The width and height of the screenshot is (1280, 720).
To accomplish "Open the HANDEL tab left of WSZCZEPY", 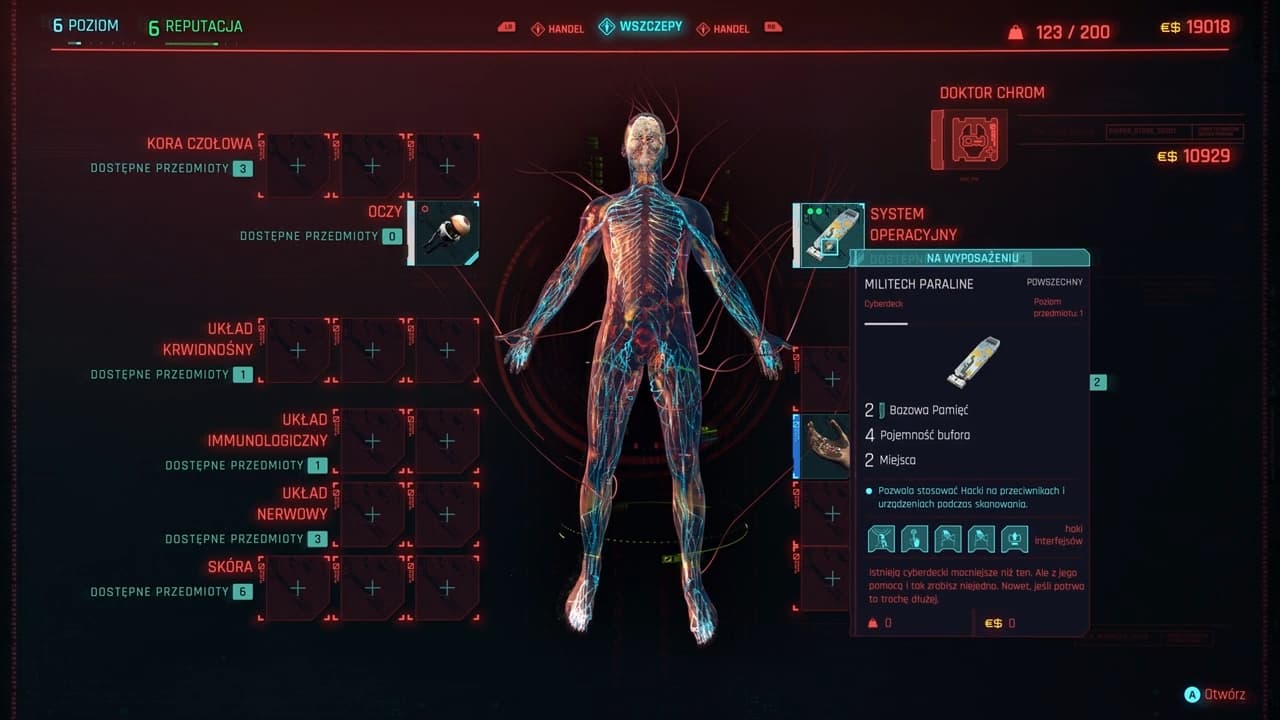I will click(x=558, y=29).
